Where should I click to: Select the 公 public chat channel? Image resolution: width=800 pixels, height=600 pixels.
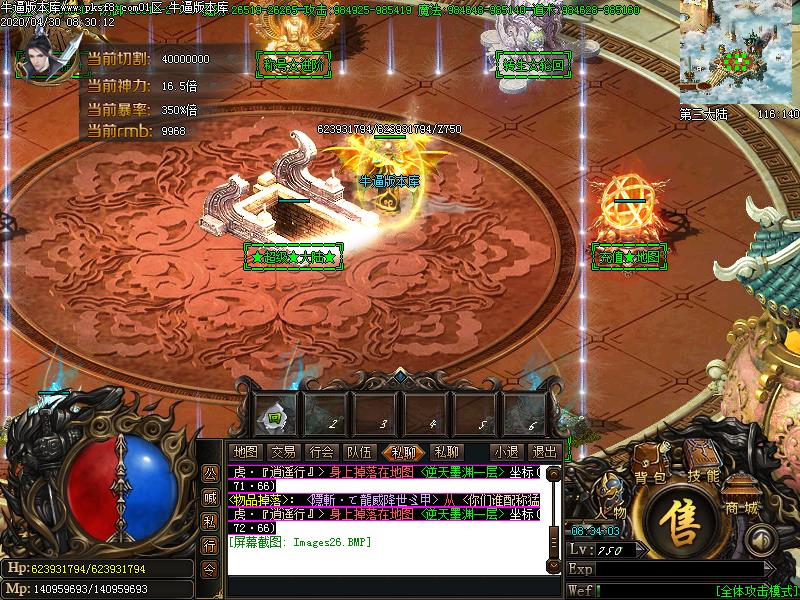tap(210, 472)
